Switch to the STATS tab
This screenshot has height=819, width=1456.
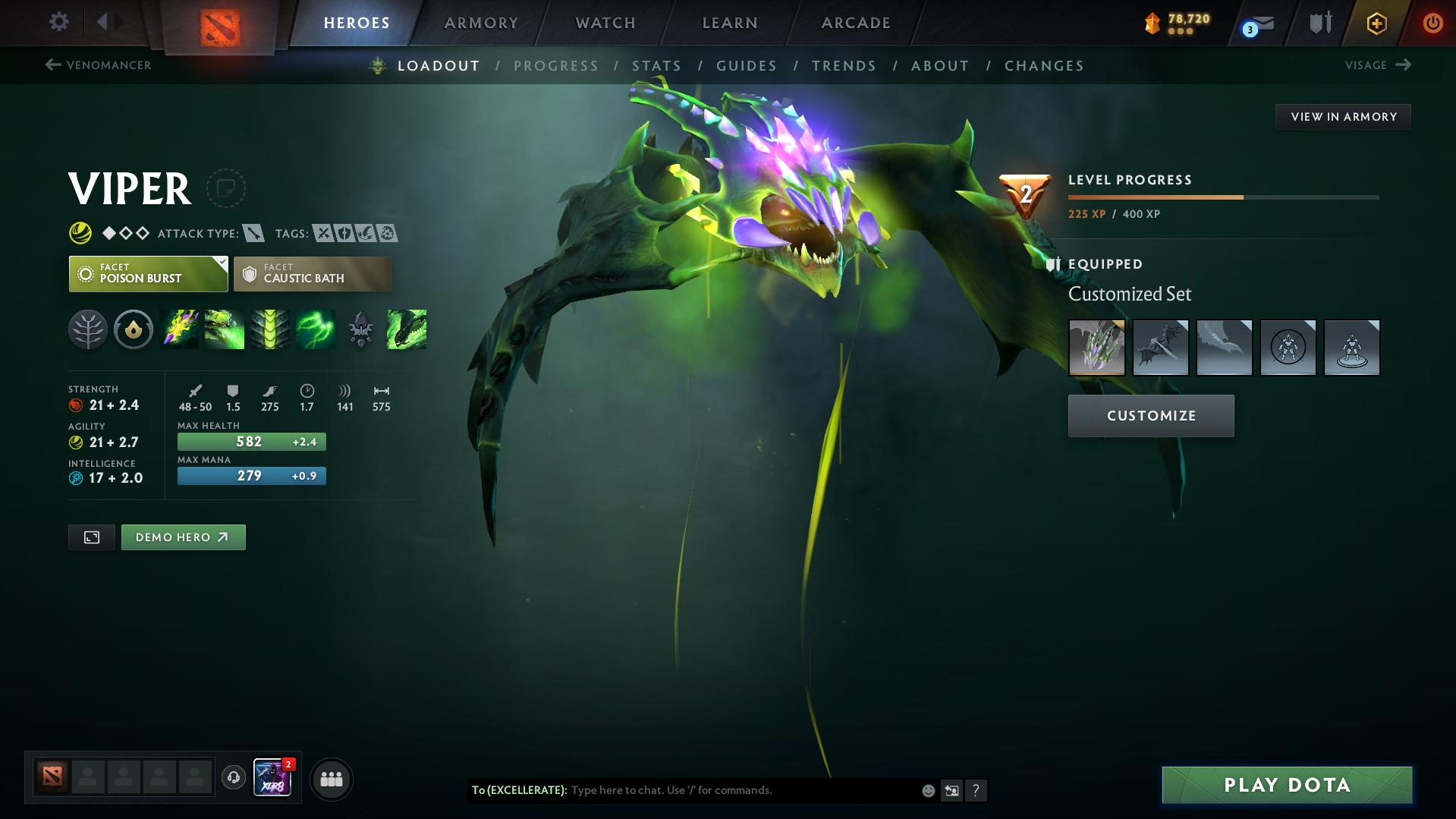pos(656,66)
